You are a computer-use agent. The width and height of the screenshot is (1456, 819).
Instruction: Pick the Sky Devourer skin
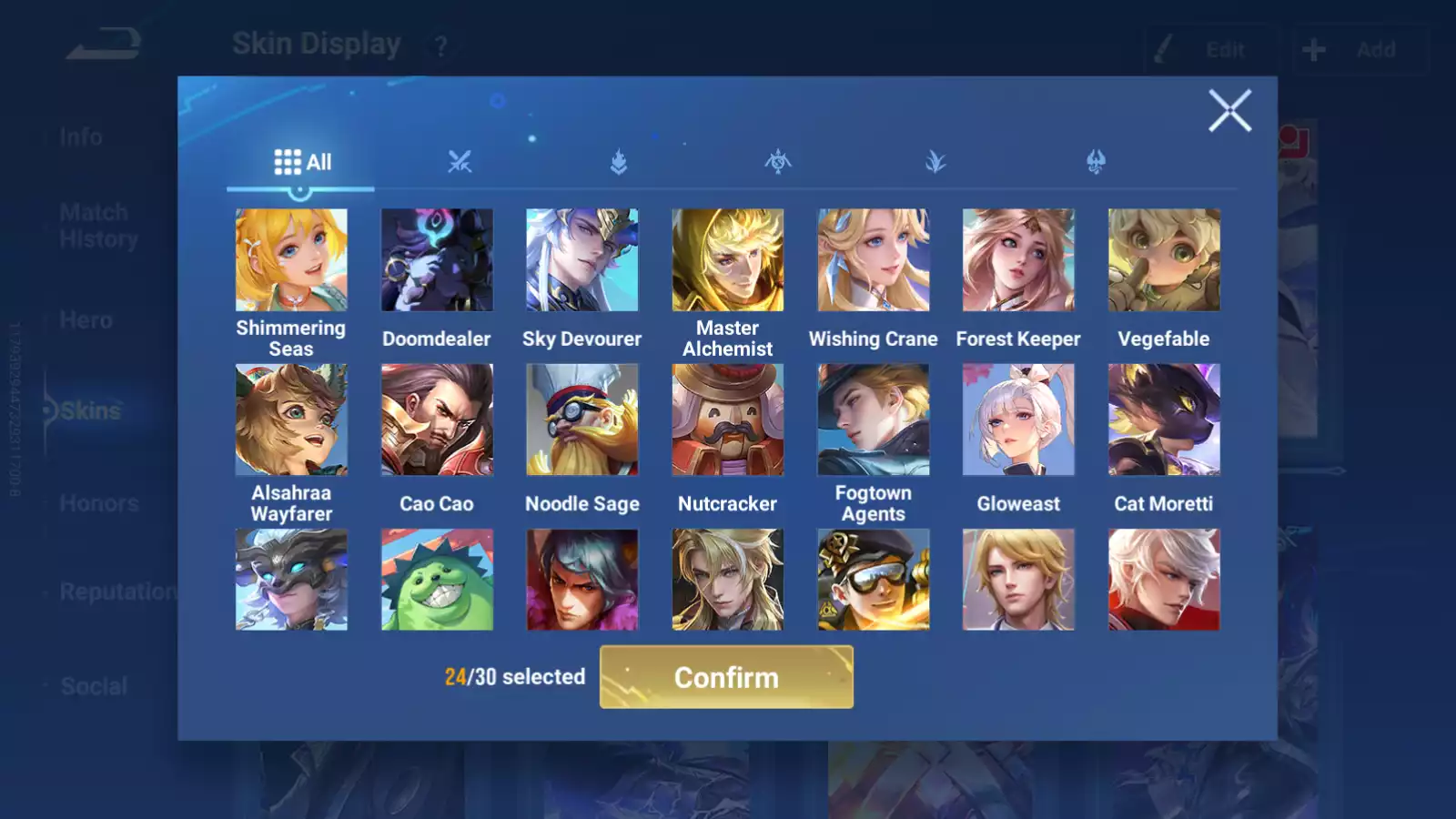point(582,260)
